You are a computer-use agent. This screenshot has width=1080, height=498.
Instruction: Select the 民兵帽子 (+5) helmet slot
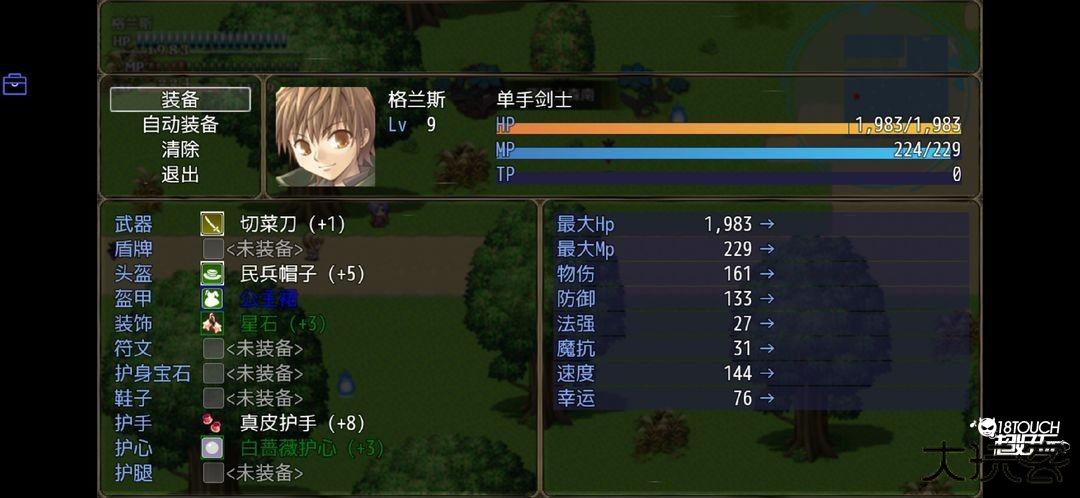point(302,274)
